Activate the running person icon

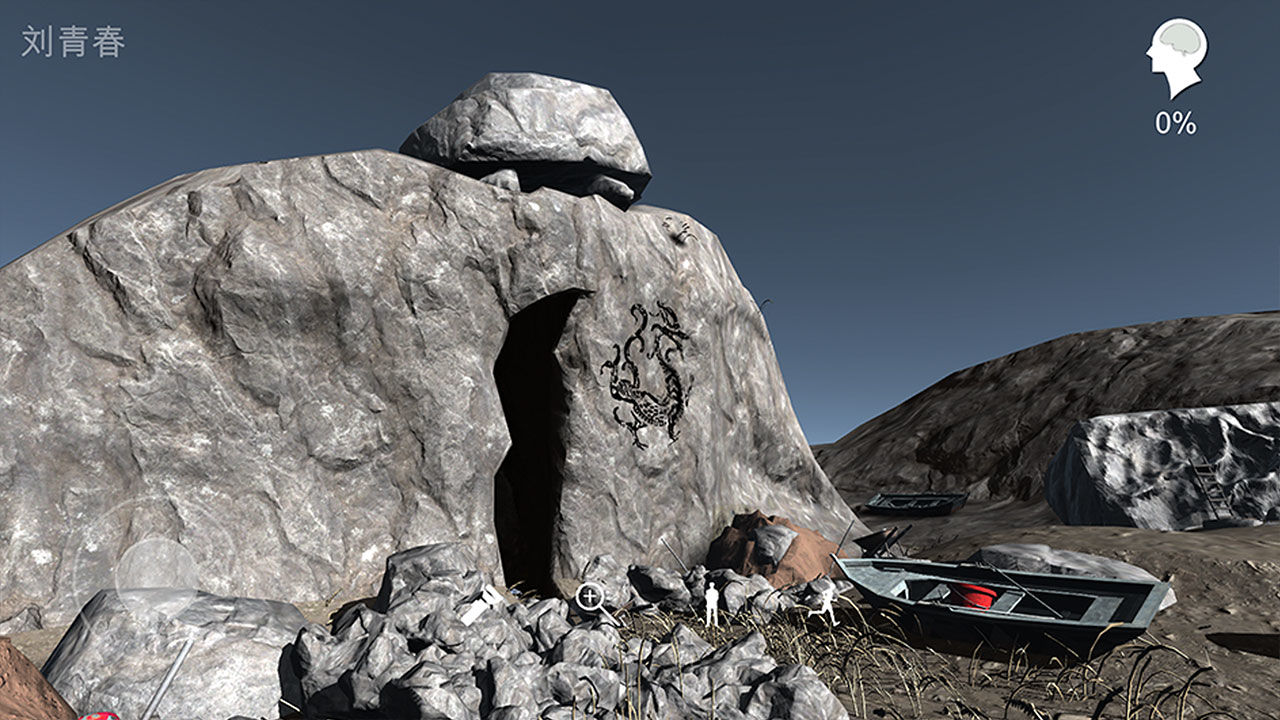(x=829, y=604)
